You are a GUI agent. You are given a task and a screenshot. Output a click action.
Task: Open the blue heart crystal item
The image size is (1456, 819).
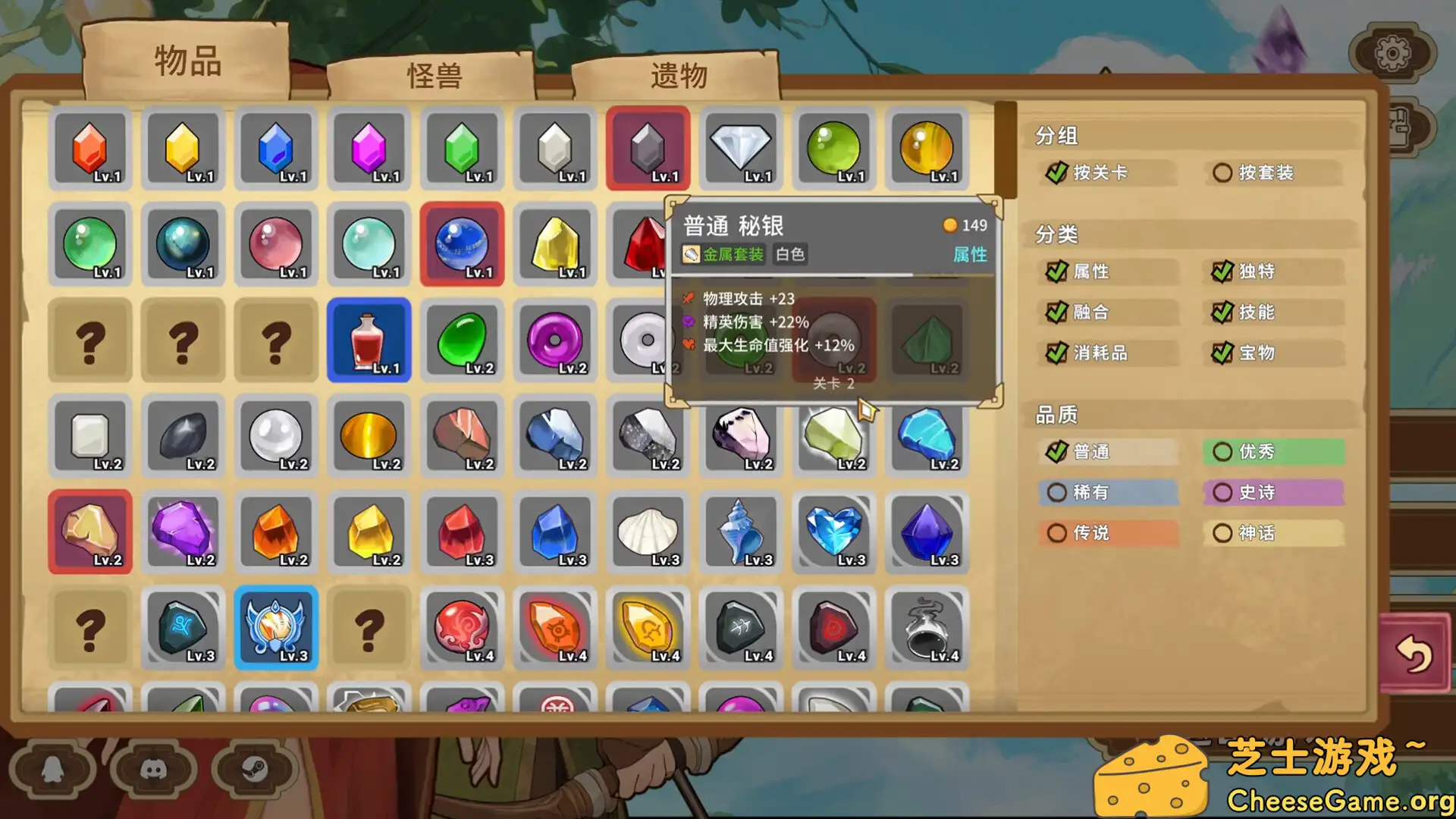click(x=834, y=531)
